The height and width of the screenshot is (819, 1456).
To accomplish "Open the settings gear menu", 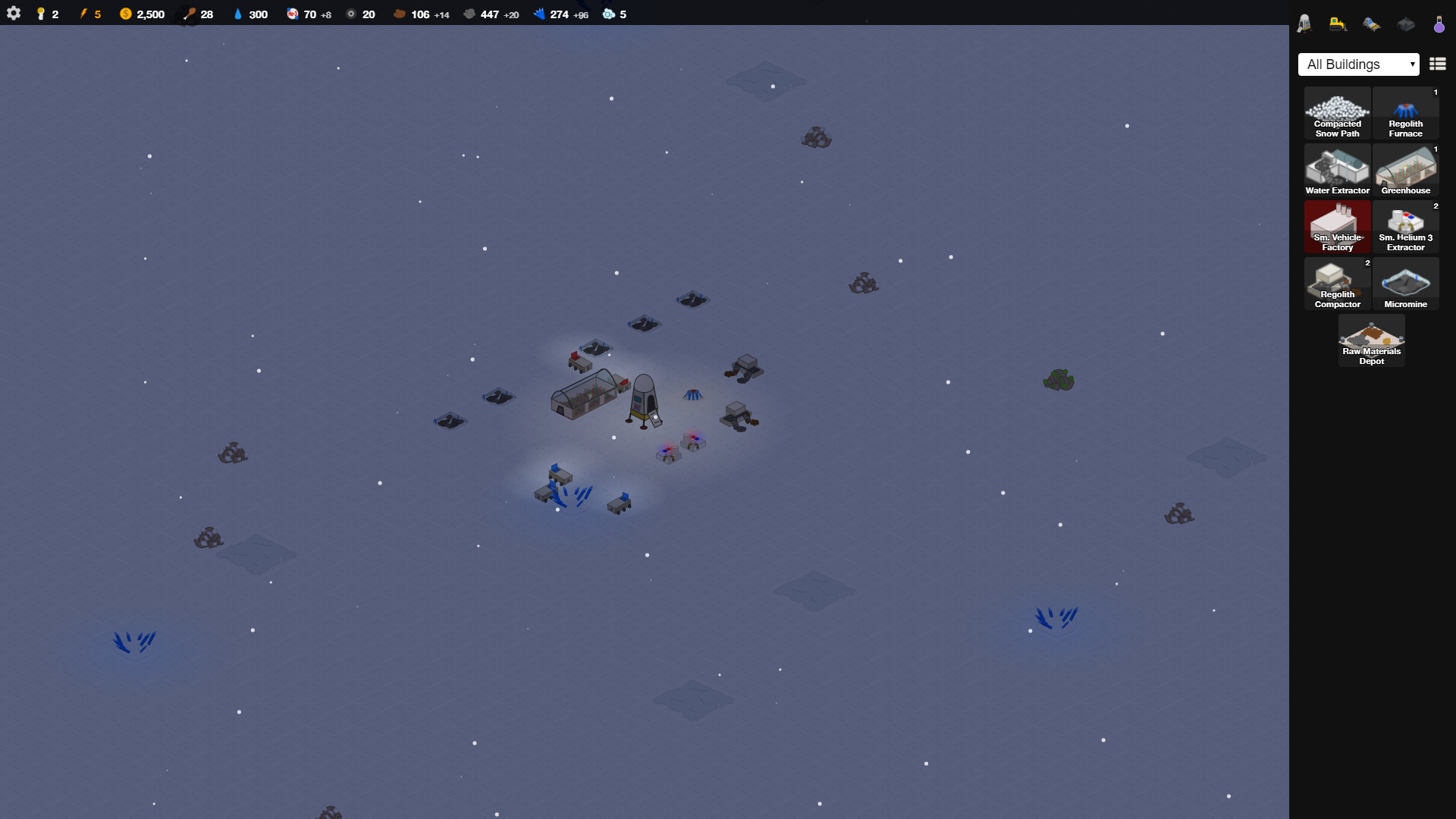I will (14, 14).
